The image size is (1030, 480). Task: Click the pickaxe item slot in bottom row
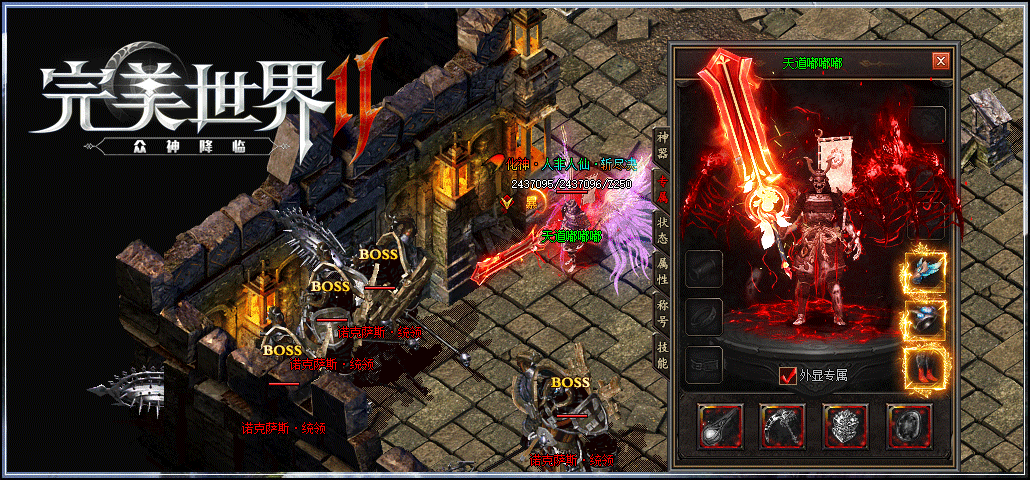point(783,426)
